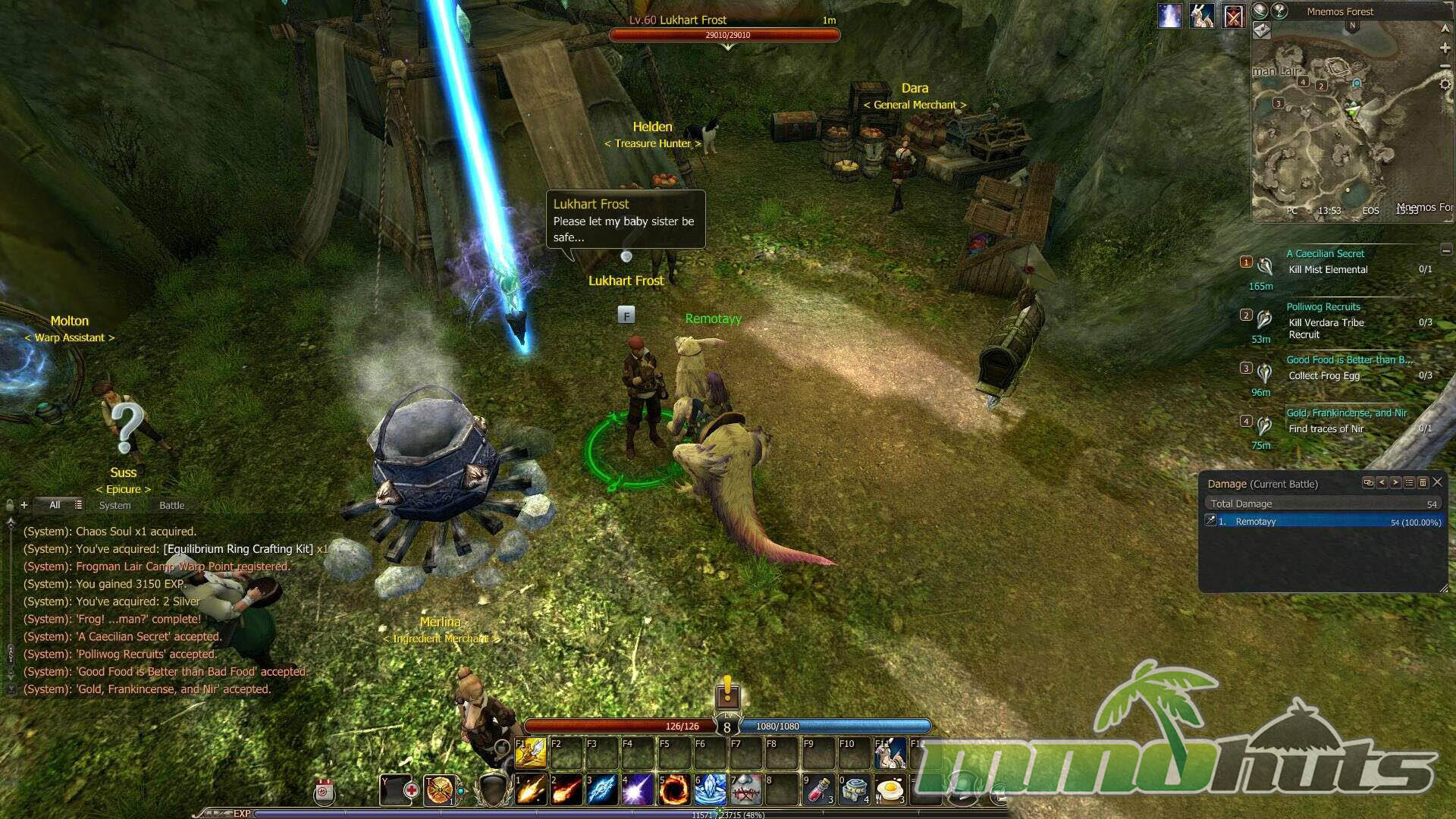Image resolution: width=1456 pixels, height=819 pixels.
Task: Summon the mount in the F11 slot
Action: [x=890, y=752]
